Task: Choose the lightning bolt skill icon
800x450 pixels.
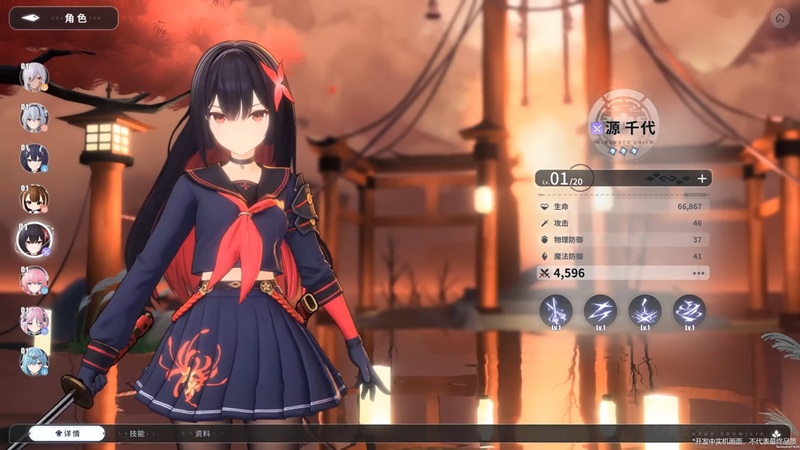Action: (600, 311)
